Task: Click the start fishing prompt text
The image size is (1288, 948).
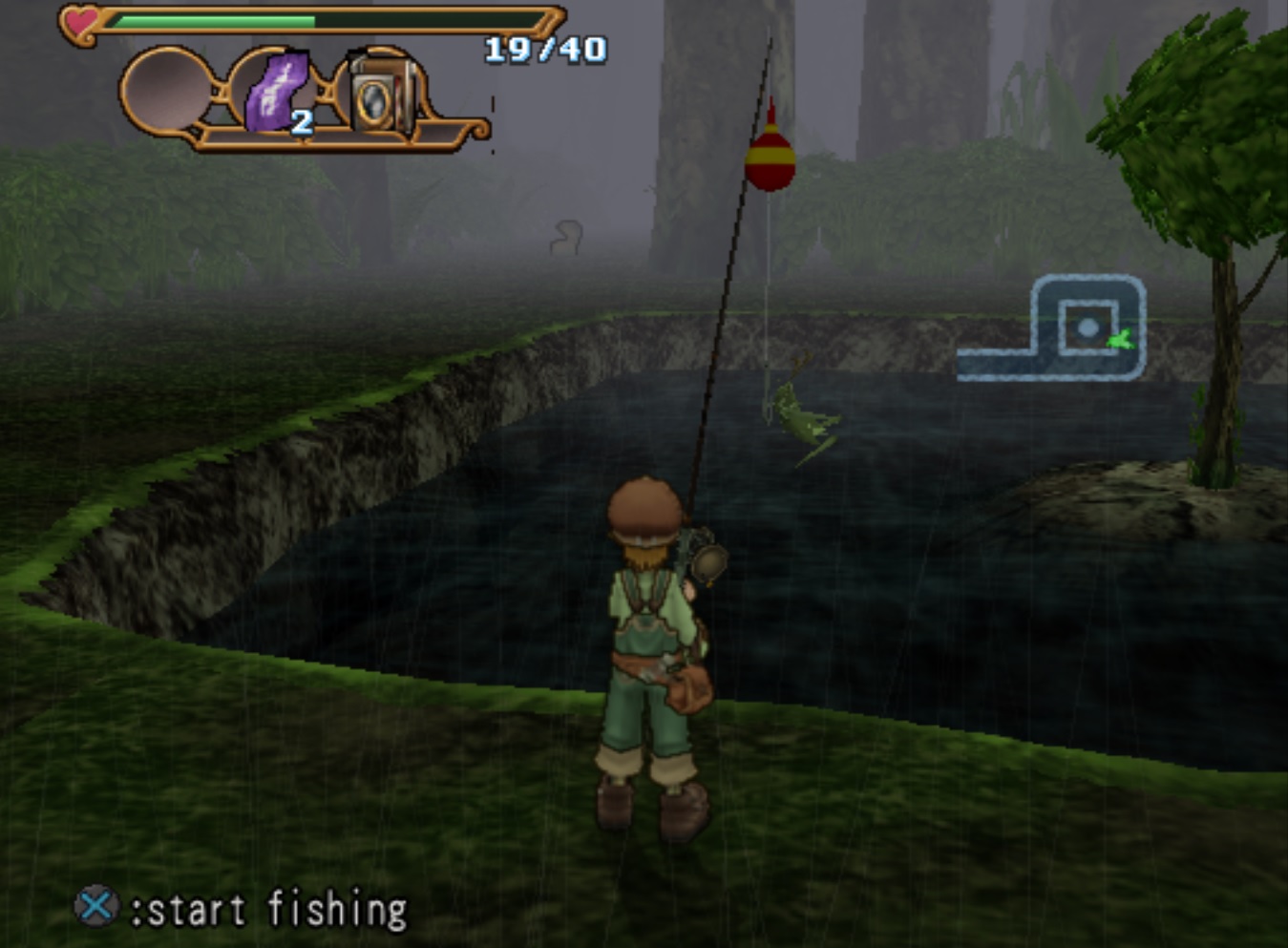Action: (x=270, y=905)
